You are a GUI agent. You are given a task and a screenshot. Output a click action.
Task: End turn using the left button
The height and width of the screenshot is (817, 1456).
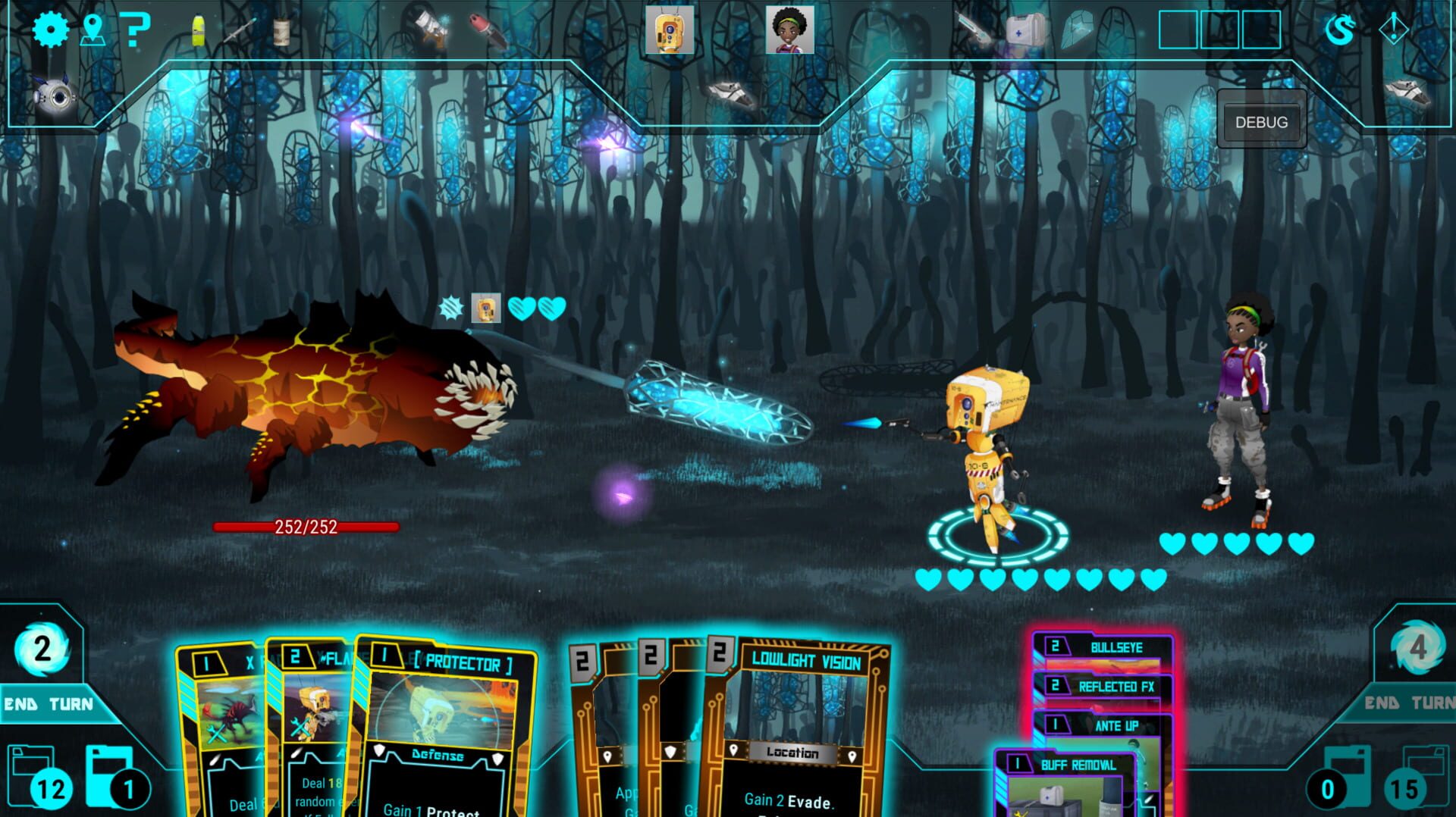click(x=49, y=704)
